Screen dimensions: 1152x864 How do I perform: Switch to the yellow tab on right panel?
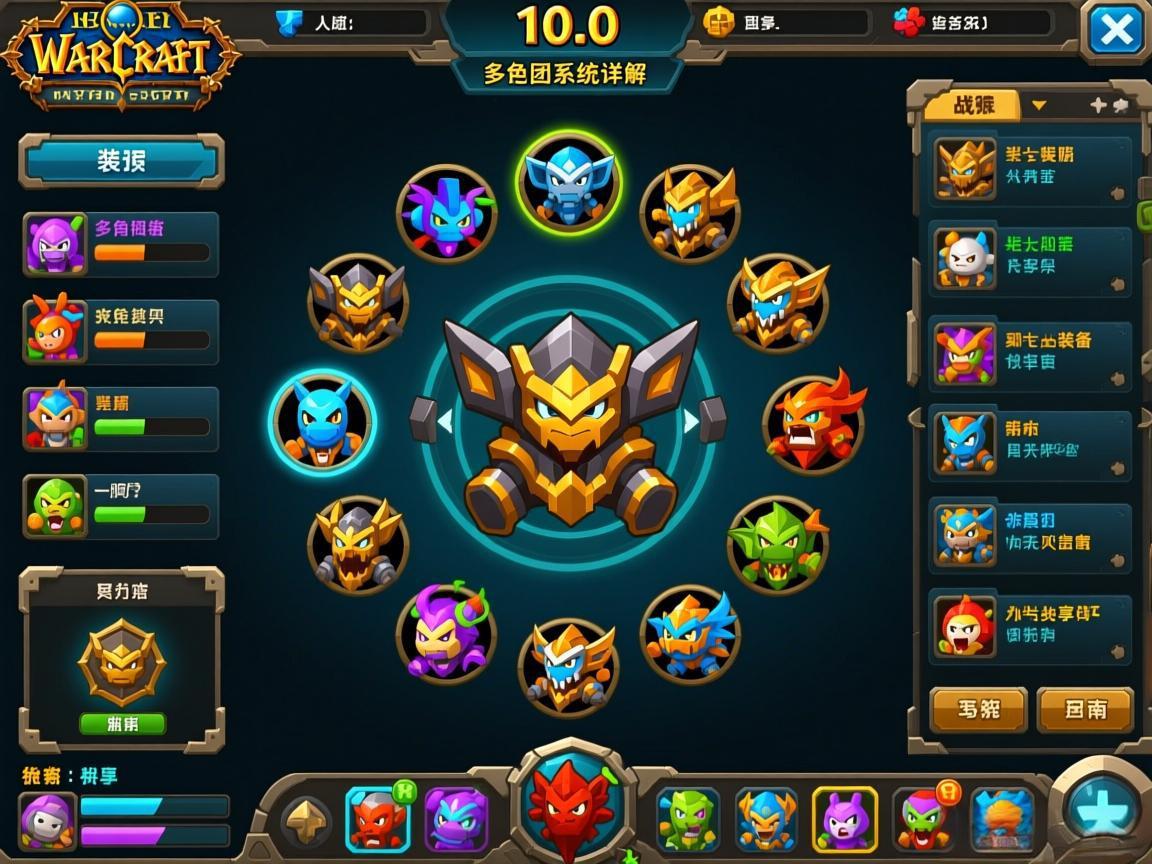[972, 105]
